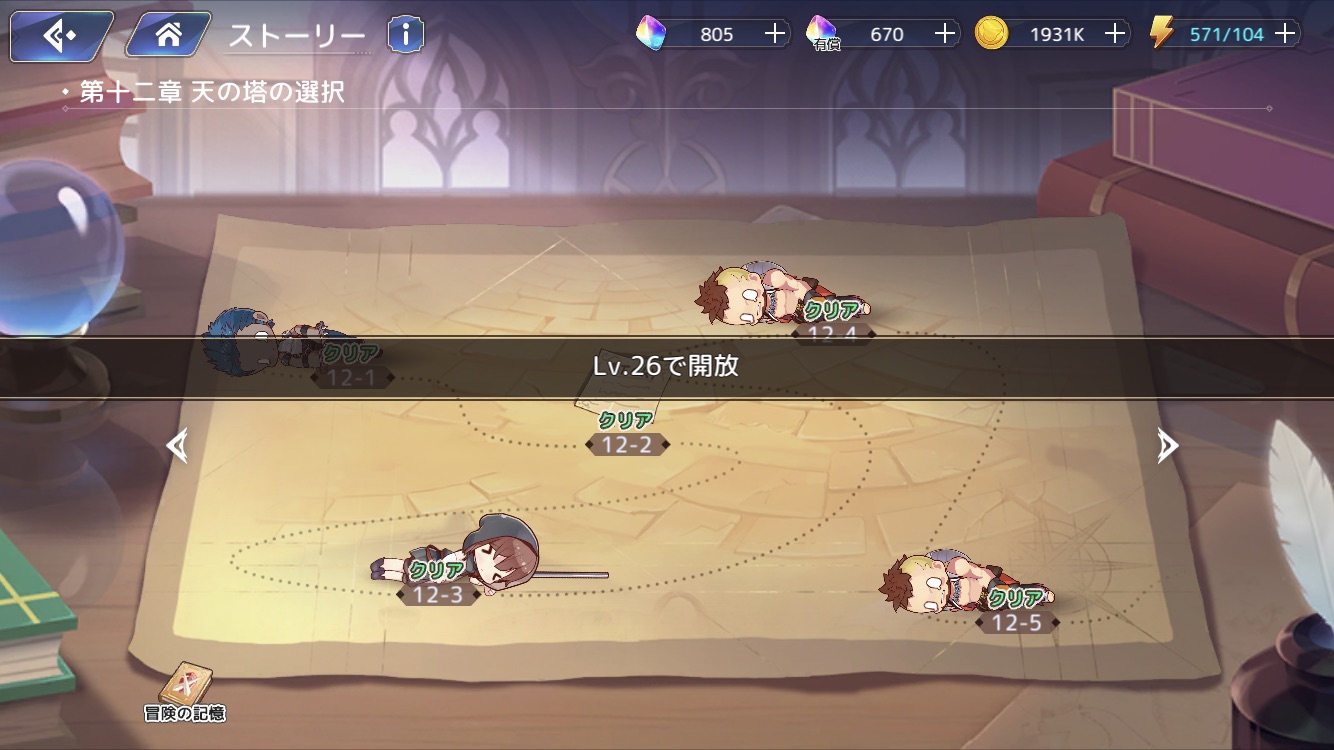The width and height of the screenshot is (1334, 750).
Task: Return to the home screen
Action: coord(168,36)
